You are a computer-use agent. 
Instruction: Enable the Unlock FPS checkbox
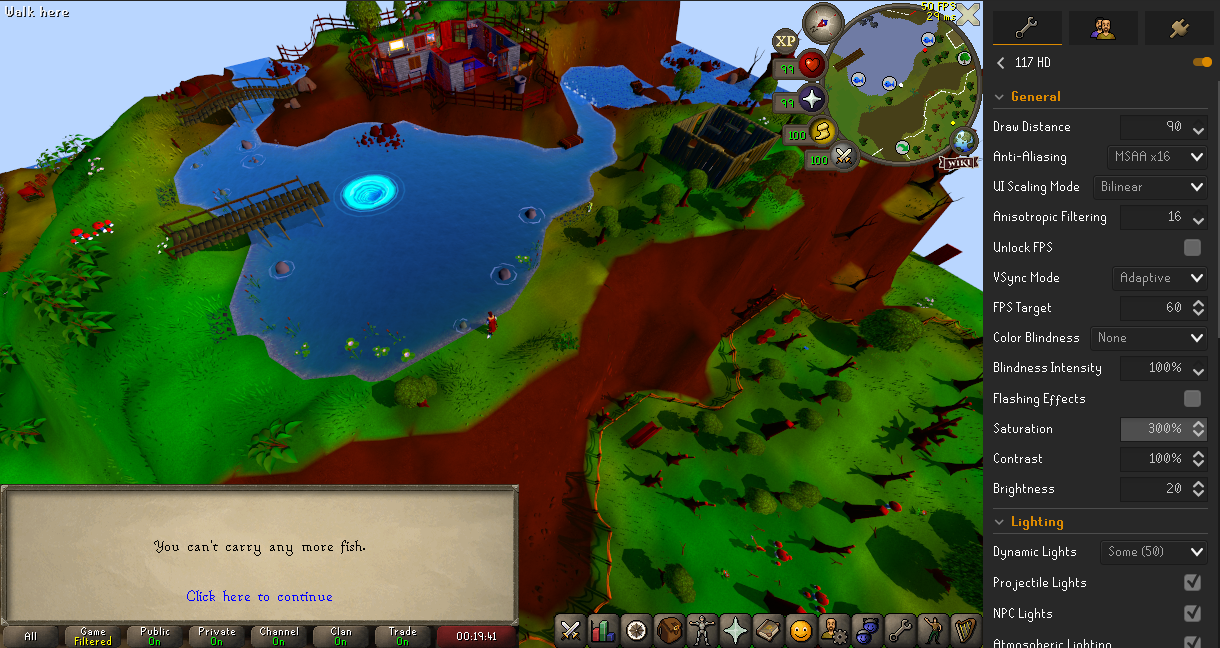click(x=1192, y=247)
